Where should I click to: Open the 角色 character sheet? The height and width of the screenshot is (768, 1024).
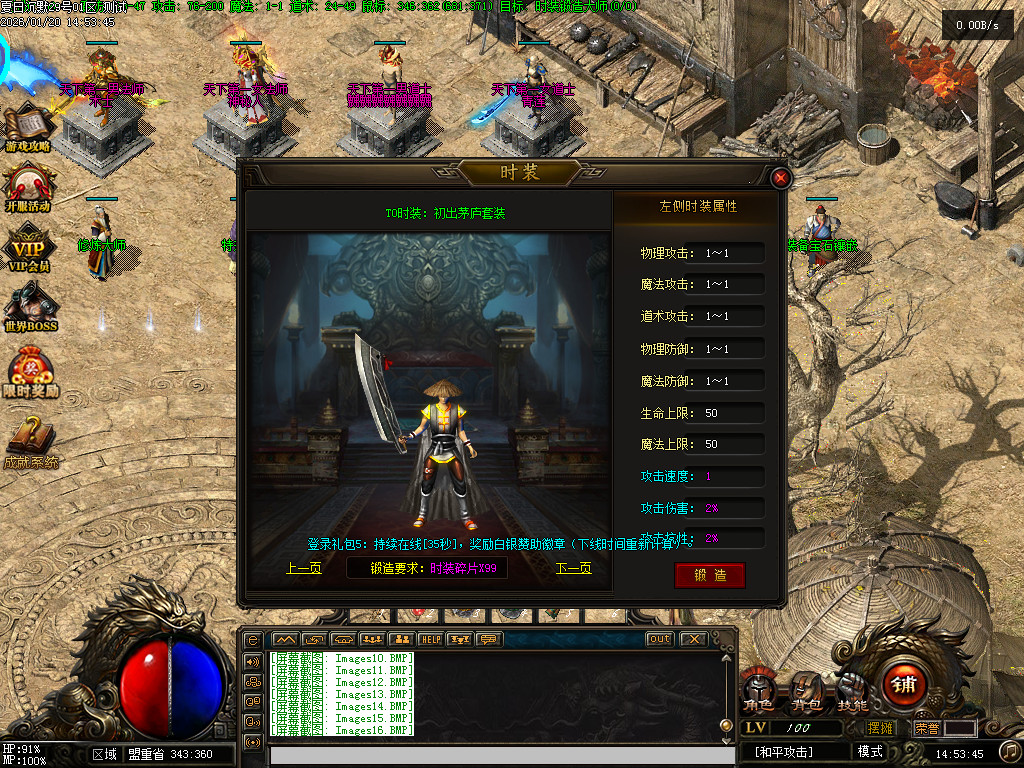[x=758, y=690]
